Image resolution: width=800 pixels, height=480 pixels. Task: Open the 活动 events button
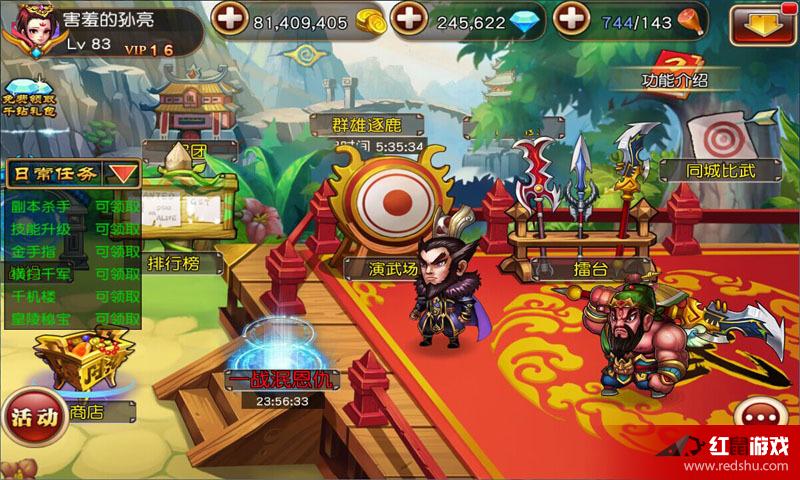[33, 419]
